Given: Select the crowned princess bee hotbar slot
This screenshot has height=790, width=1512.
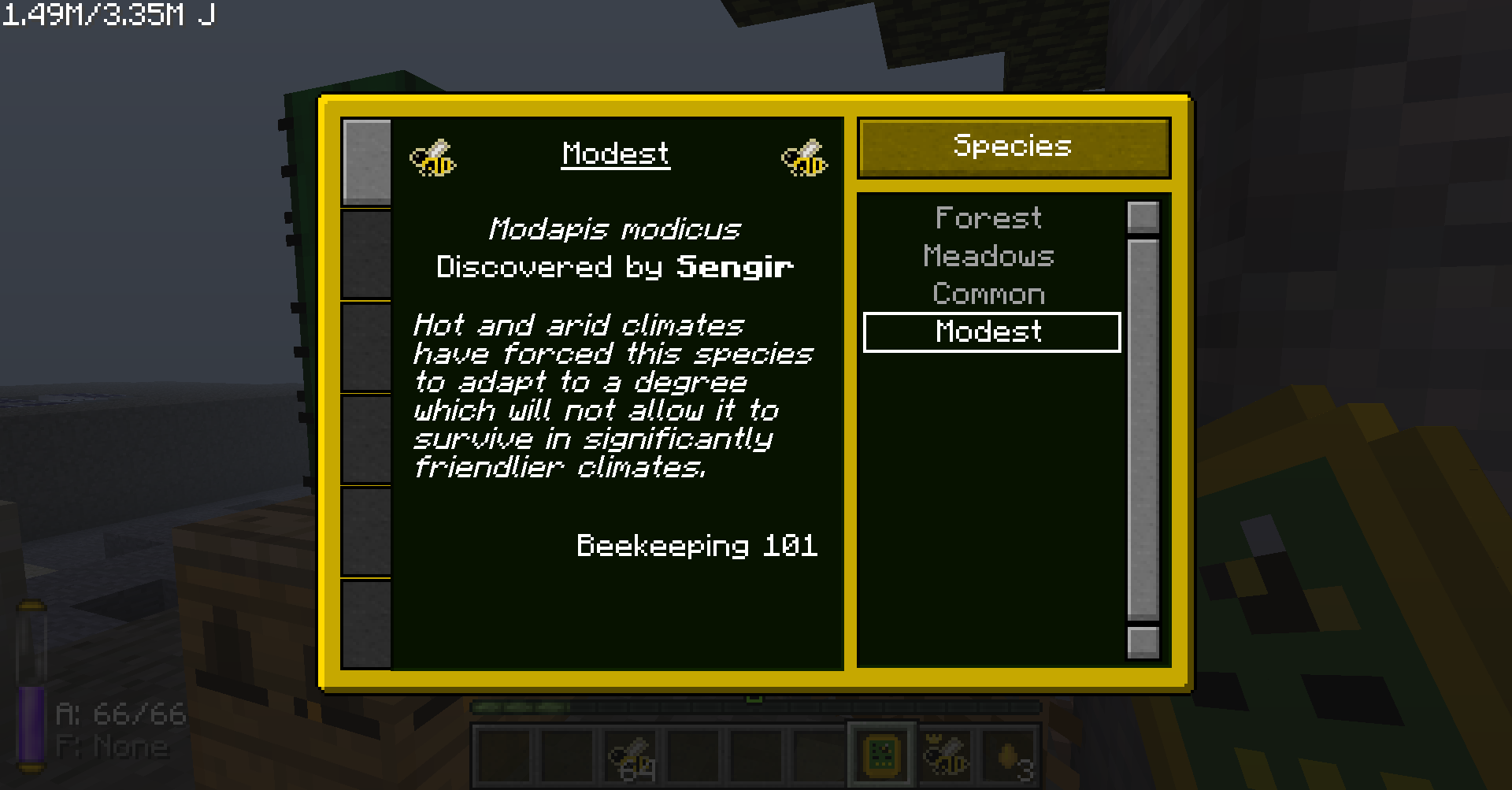Looking at the screenshot, I should click(944, 755).
